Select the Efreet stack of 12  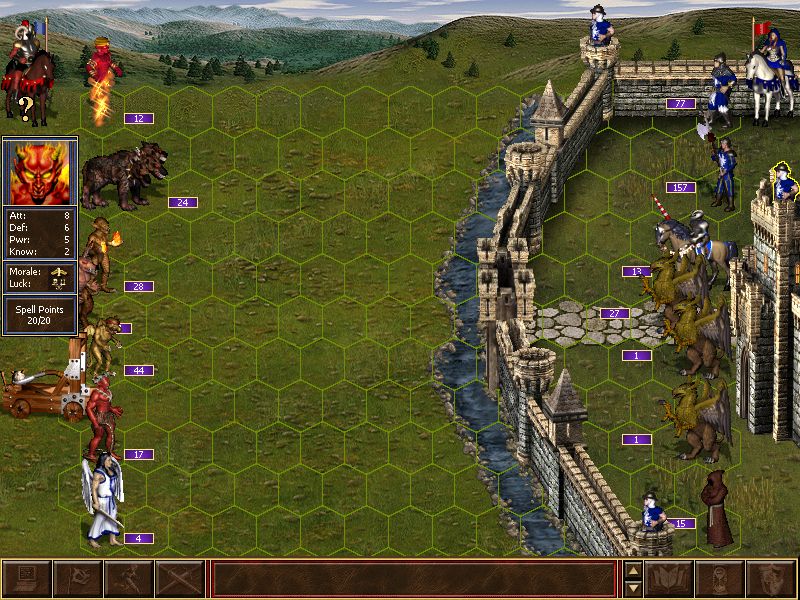(x=104, y=80)
